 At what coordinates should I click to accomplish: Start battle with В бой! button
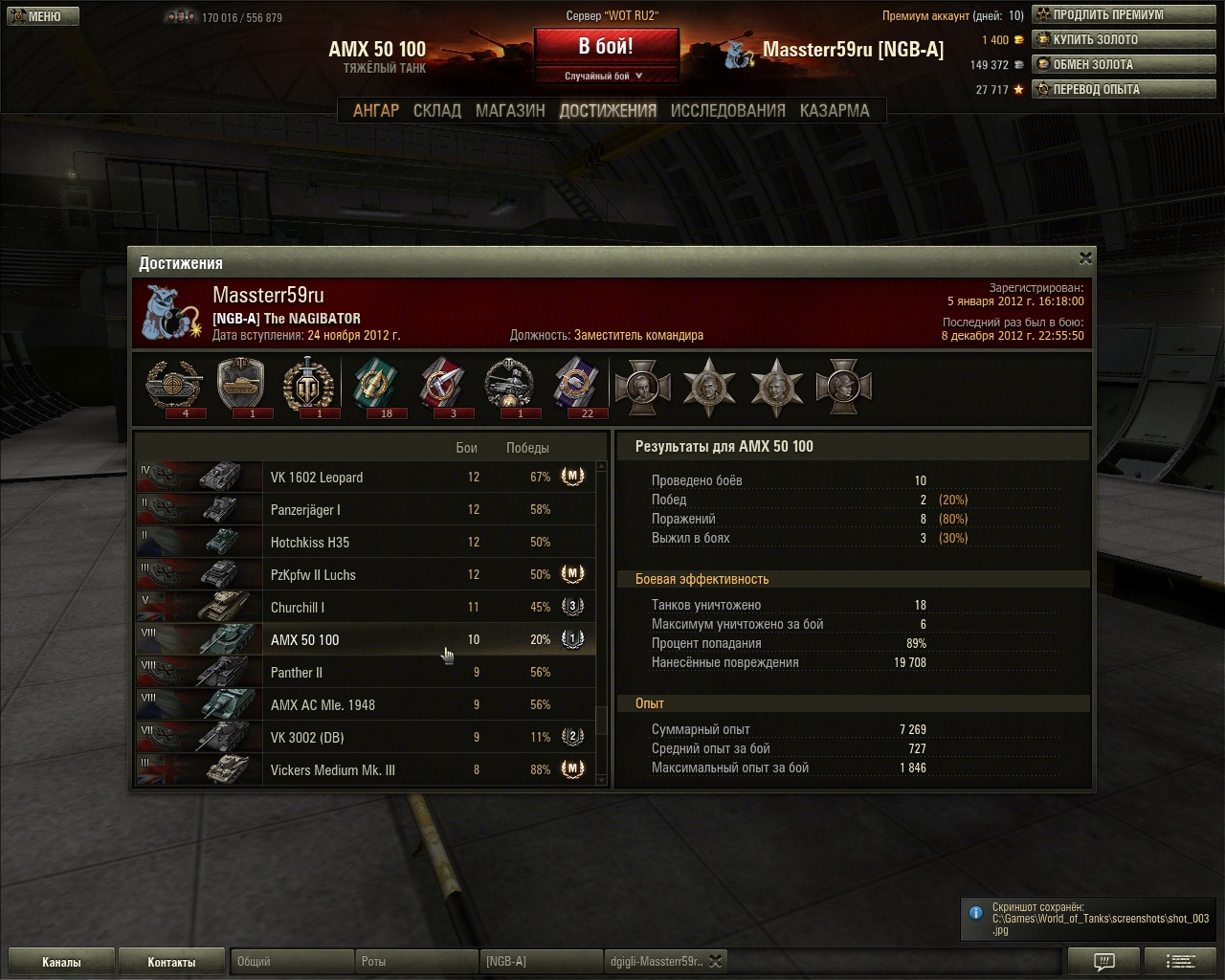coord(606,46)
